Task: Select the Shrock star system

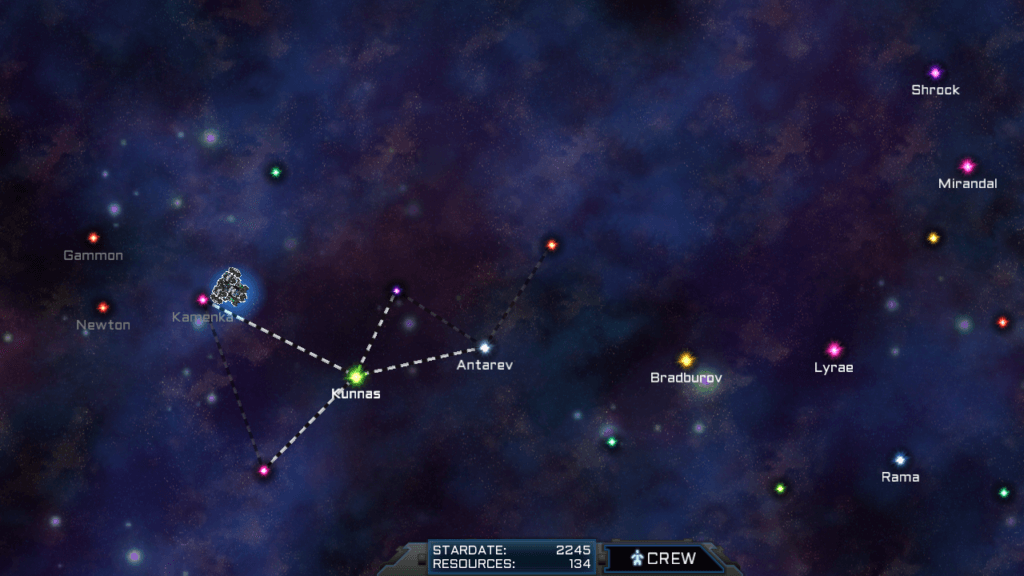Action: (935, 73)
